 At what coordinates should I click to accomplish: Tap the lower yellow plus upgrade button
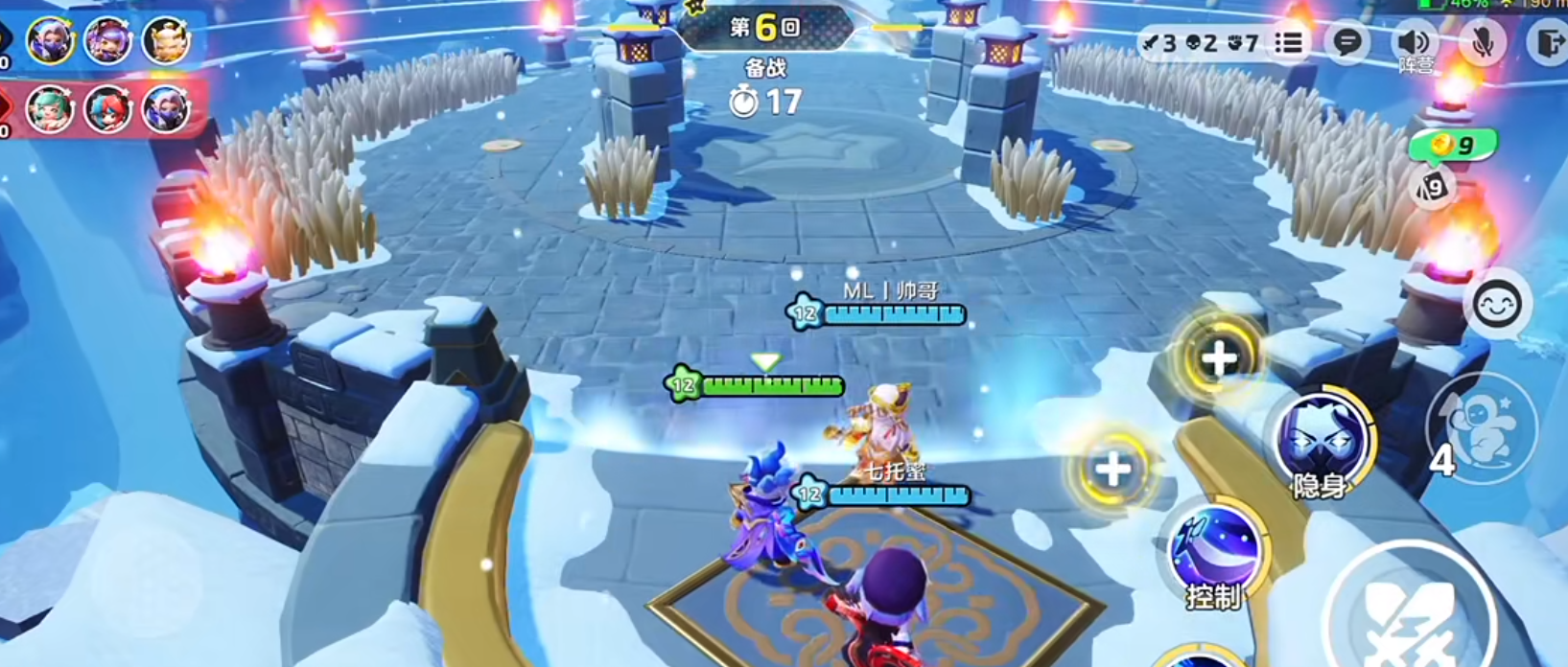tap(1112, 470)
